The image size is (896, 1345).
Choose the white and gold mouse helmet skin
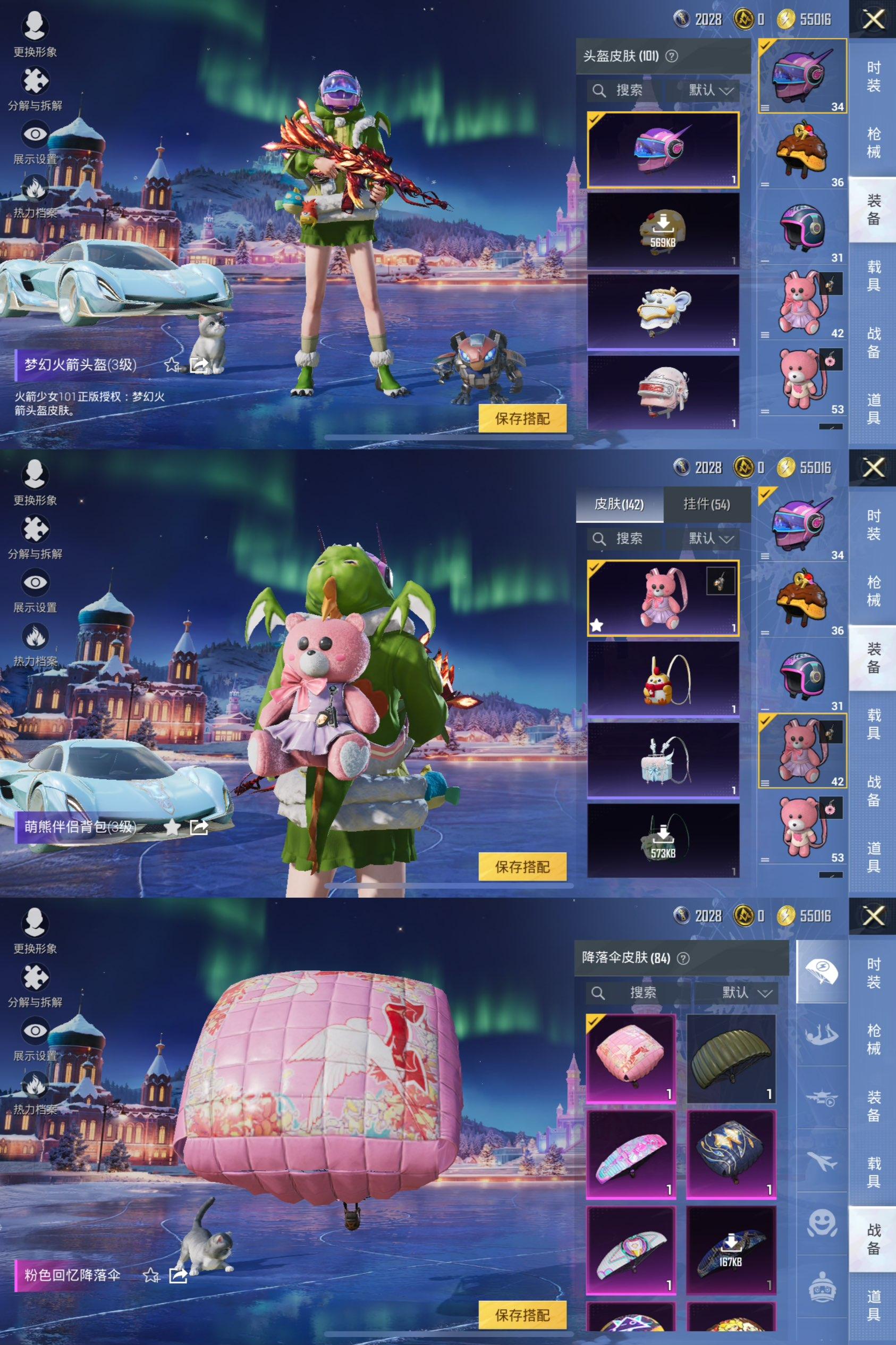pyautogui.click(x=663, y=312)
